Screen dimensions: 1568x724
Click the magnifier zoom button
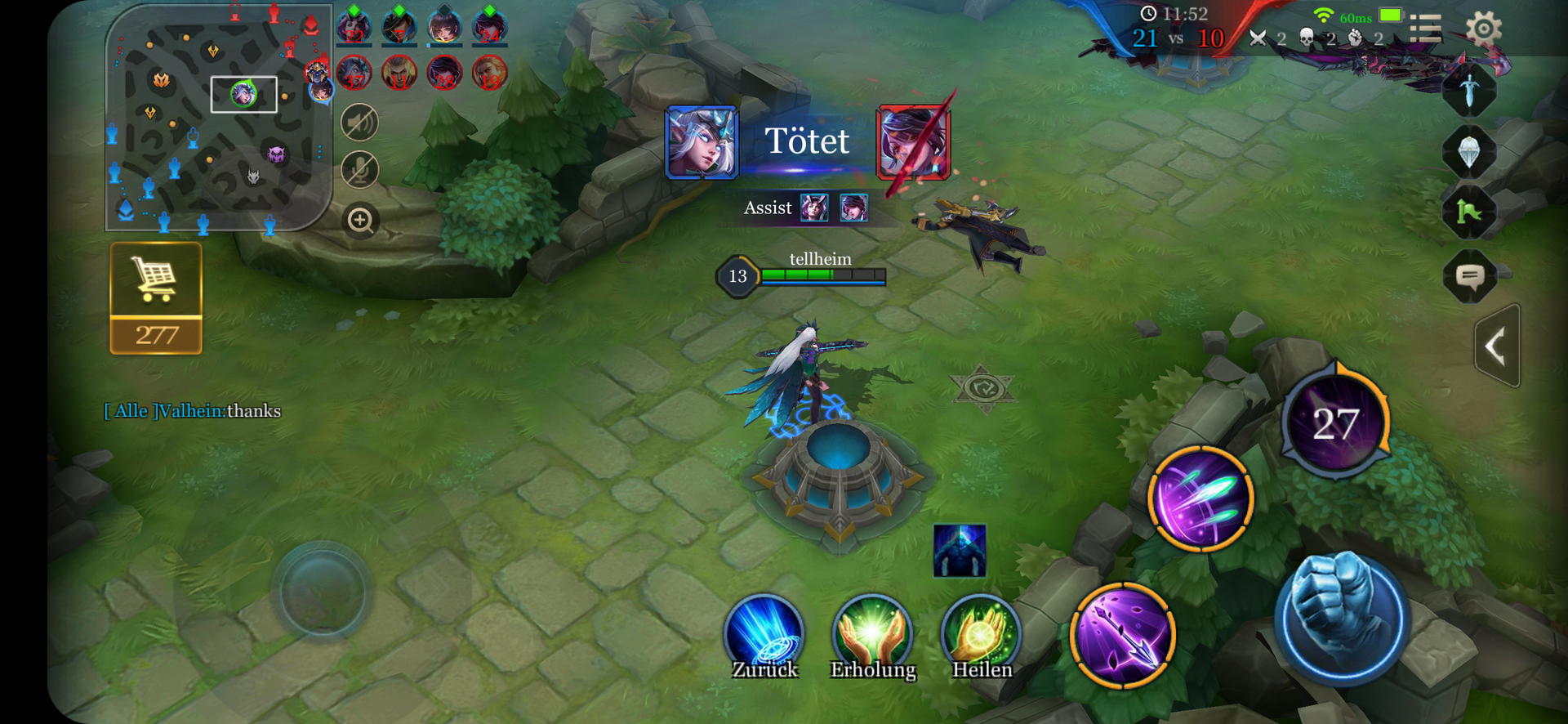pos(360,220)
